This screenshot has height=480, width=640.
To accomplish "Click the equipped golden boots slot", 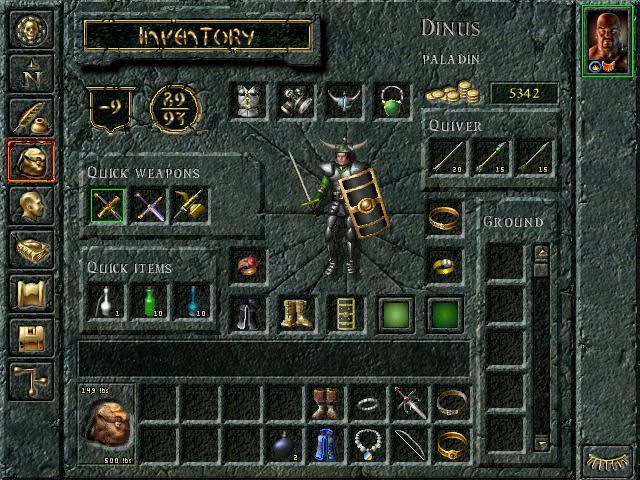I will [296, 314].
